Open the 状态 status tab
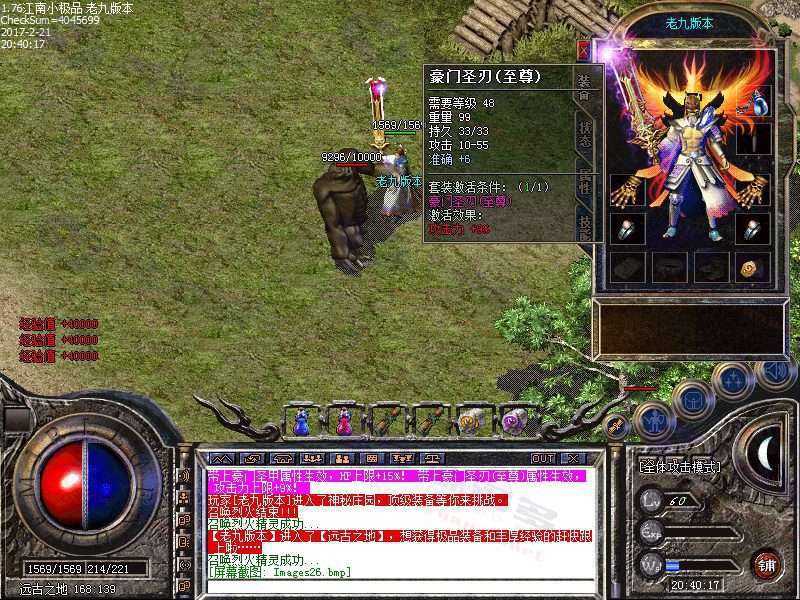The height and width of the screenshot is (600, 800). (585, 135)
